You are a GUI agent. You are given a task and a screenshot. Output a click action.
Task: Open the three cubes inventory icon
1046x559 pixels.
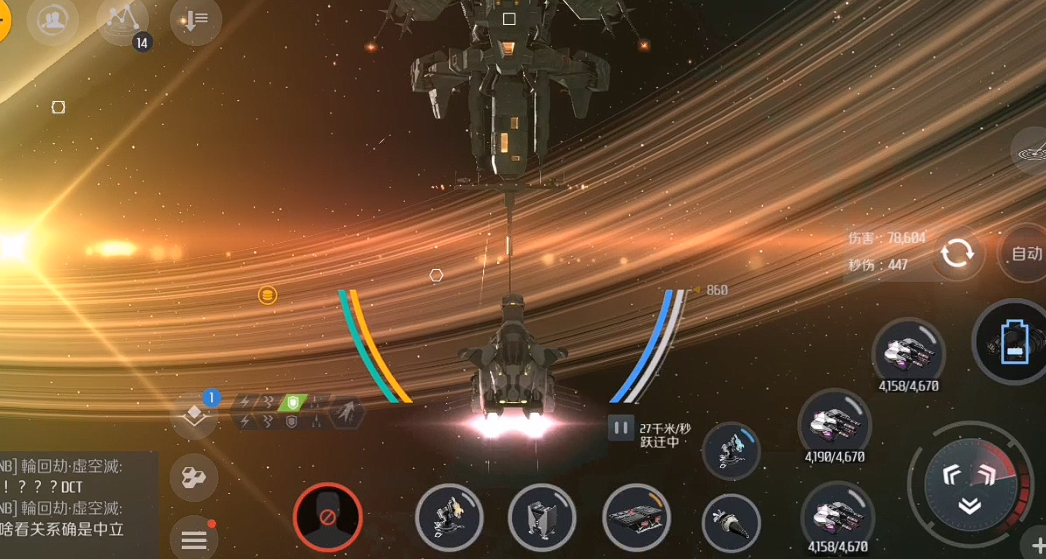click(194, 478)
